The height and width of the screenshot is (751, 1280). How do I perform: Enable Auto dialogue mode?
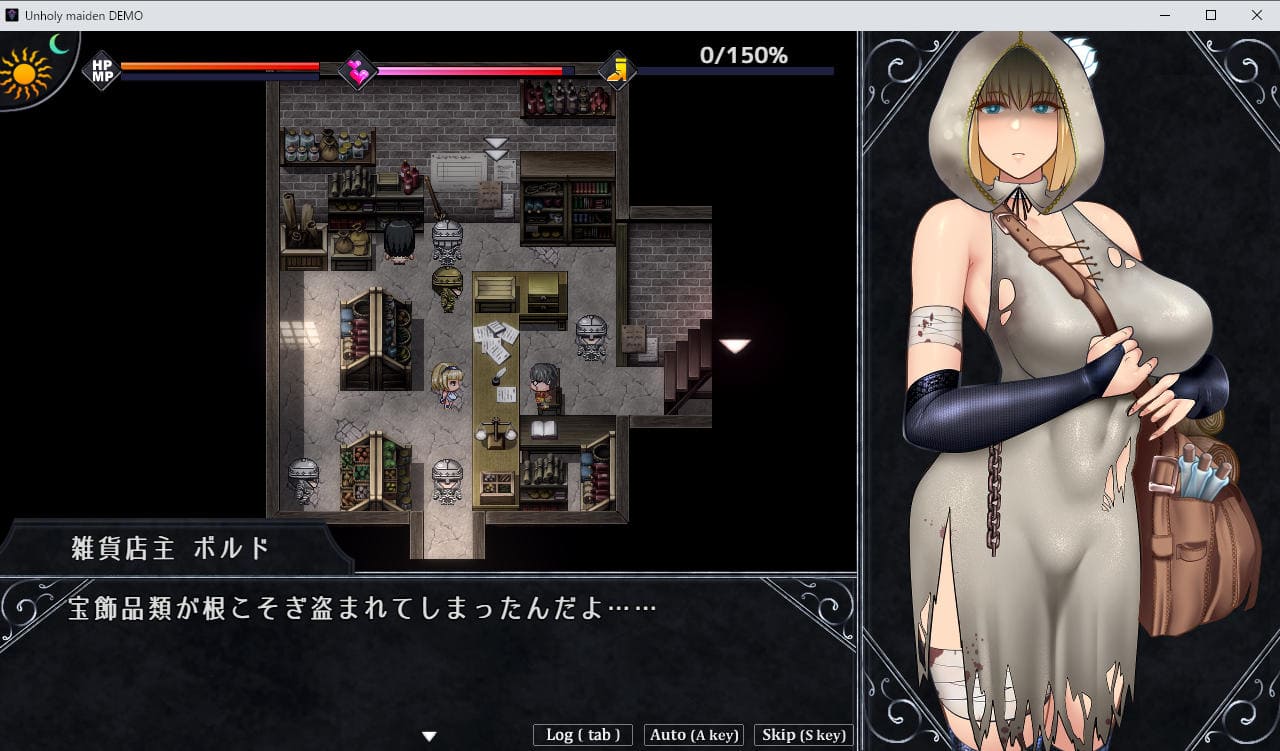pyautogui.click(x=694, y=735)
